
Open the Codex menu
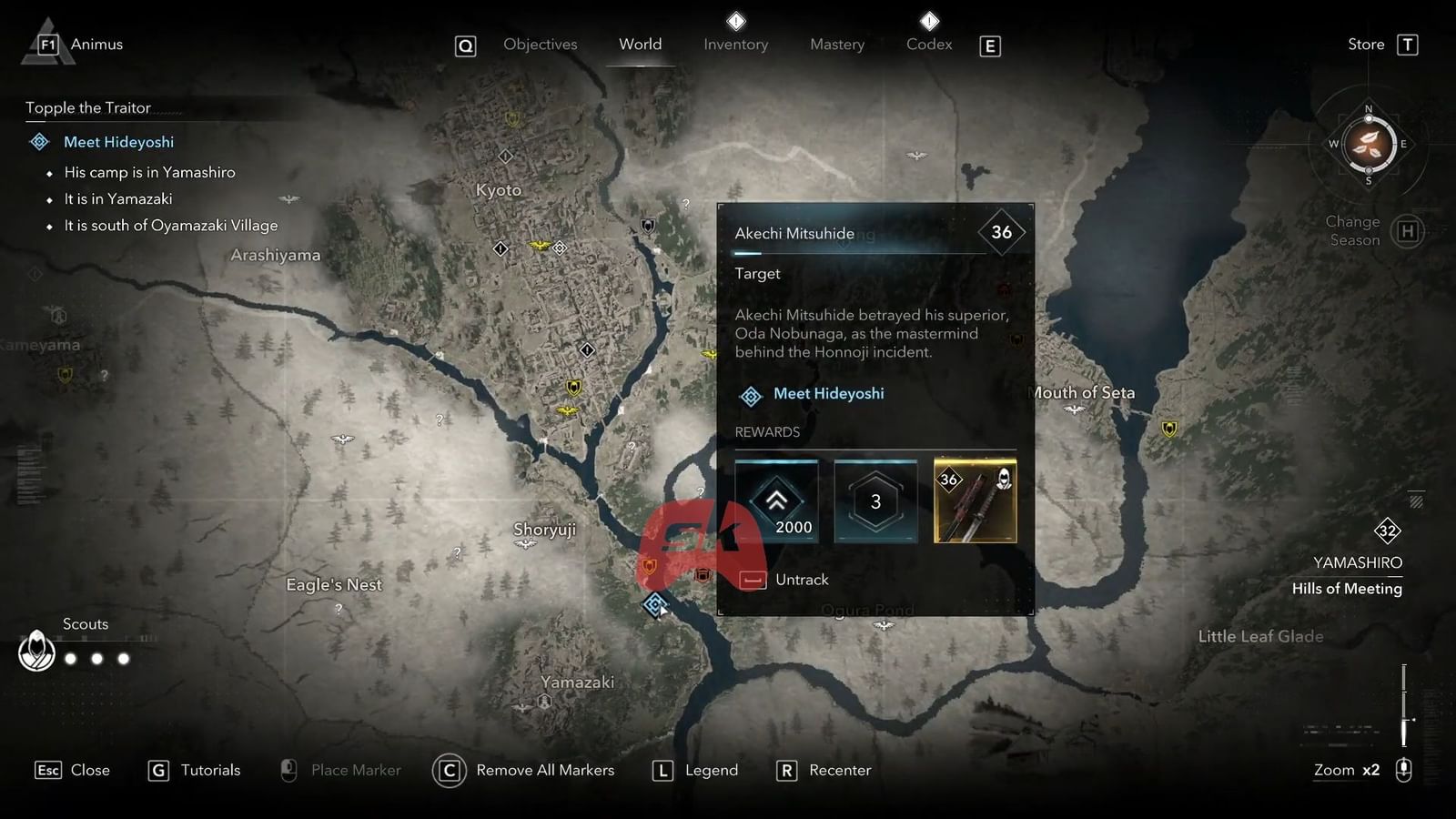coord(927,44)
